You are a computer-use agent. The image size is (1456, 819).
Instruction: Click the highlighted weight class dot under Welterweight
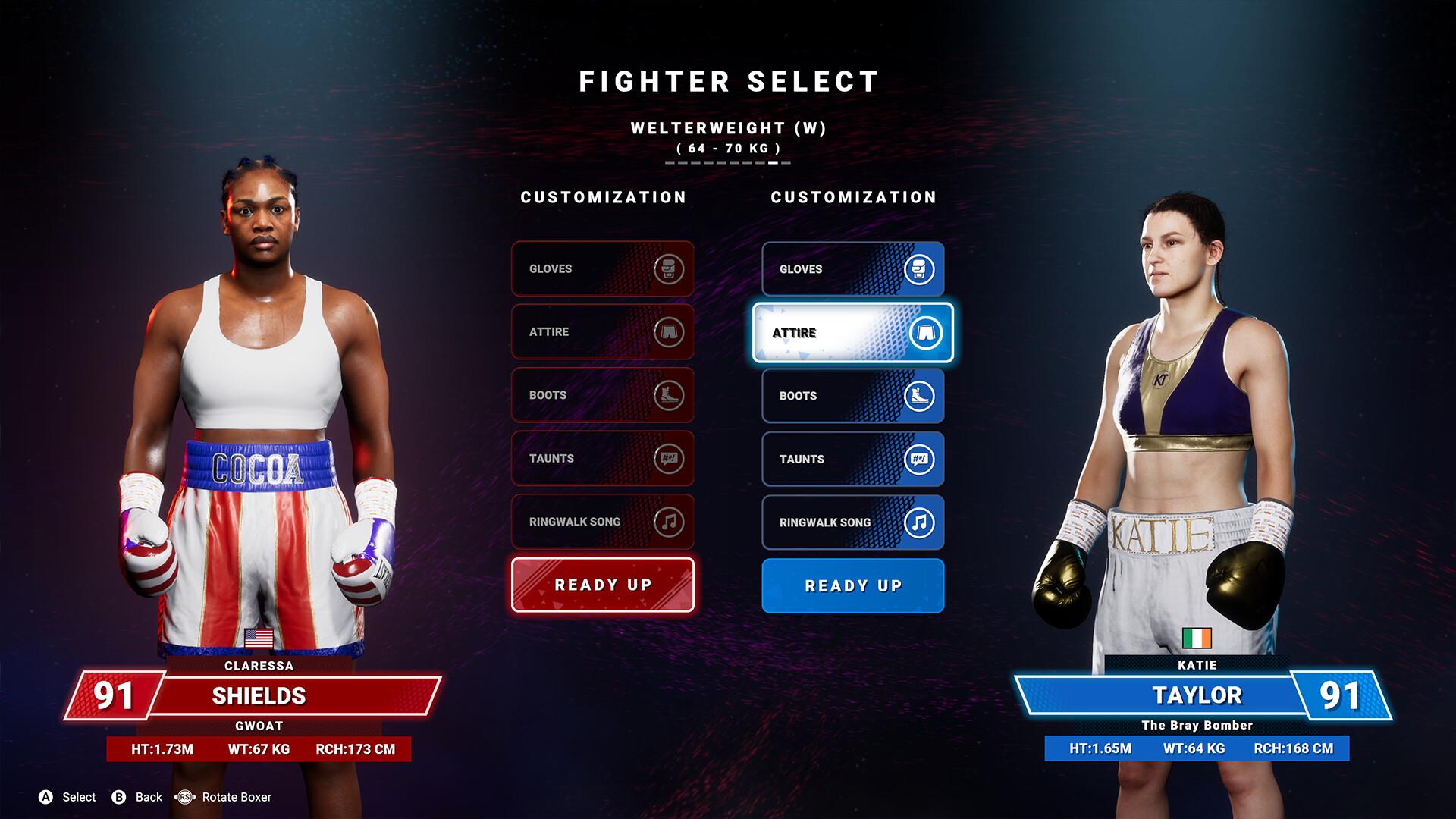coord(773,162)
